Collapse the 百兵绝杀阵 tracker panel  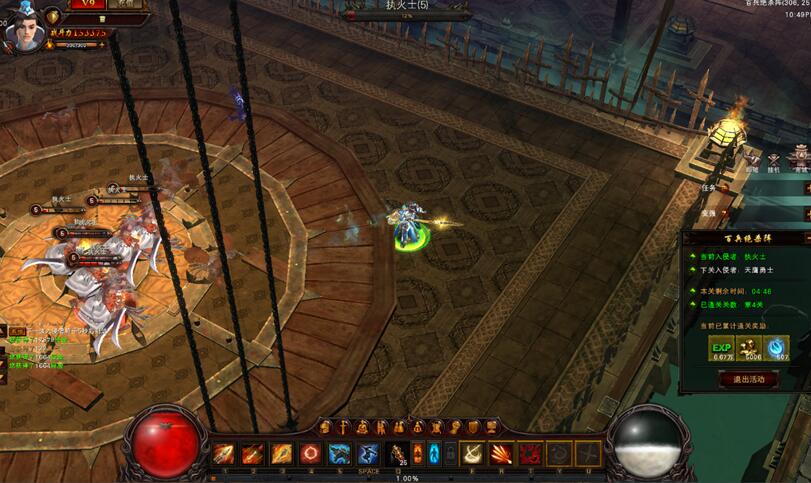(x=806, y=238)
